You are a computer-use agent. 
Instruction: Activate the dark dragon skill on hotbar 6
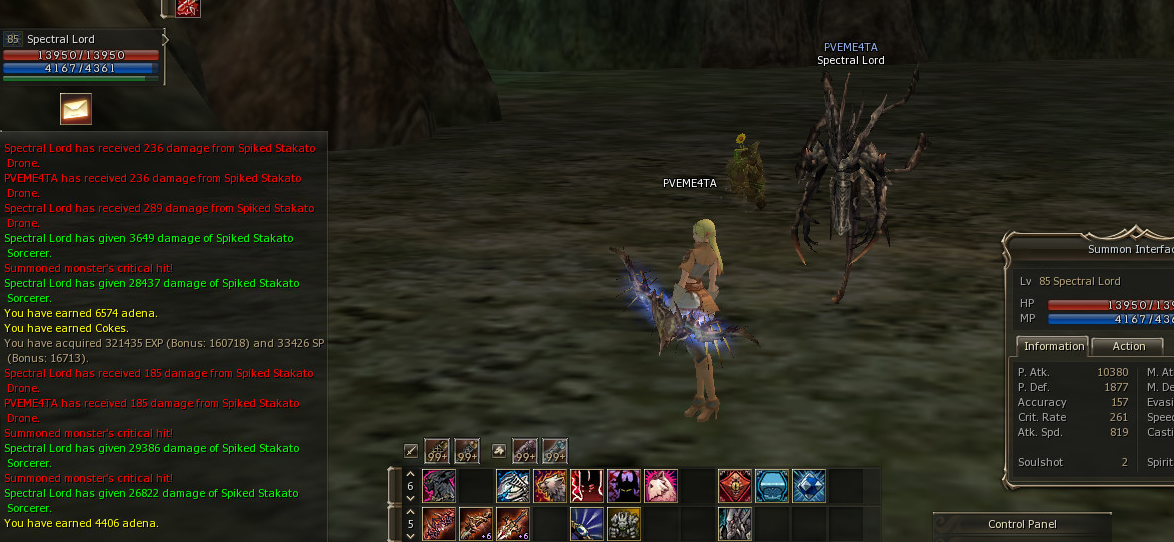(x=439, y=486)
